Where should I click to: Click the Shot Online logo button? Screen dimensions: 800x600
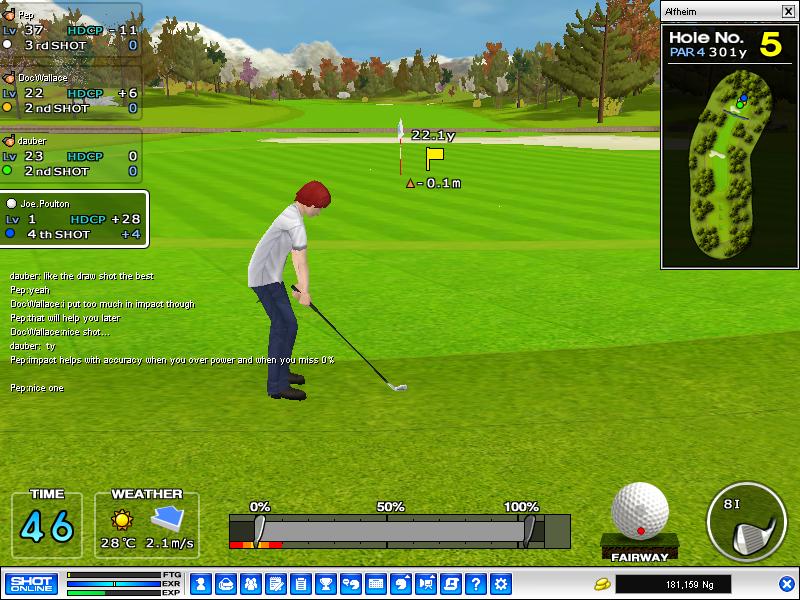pos(32,584)
